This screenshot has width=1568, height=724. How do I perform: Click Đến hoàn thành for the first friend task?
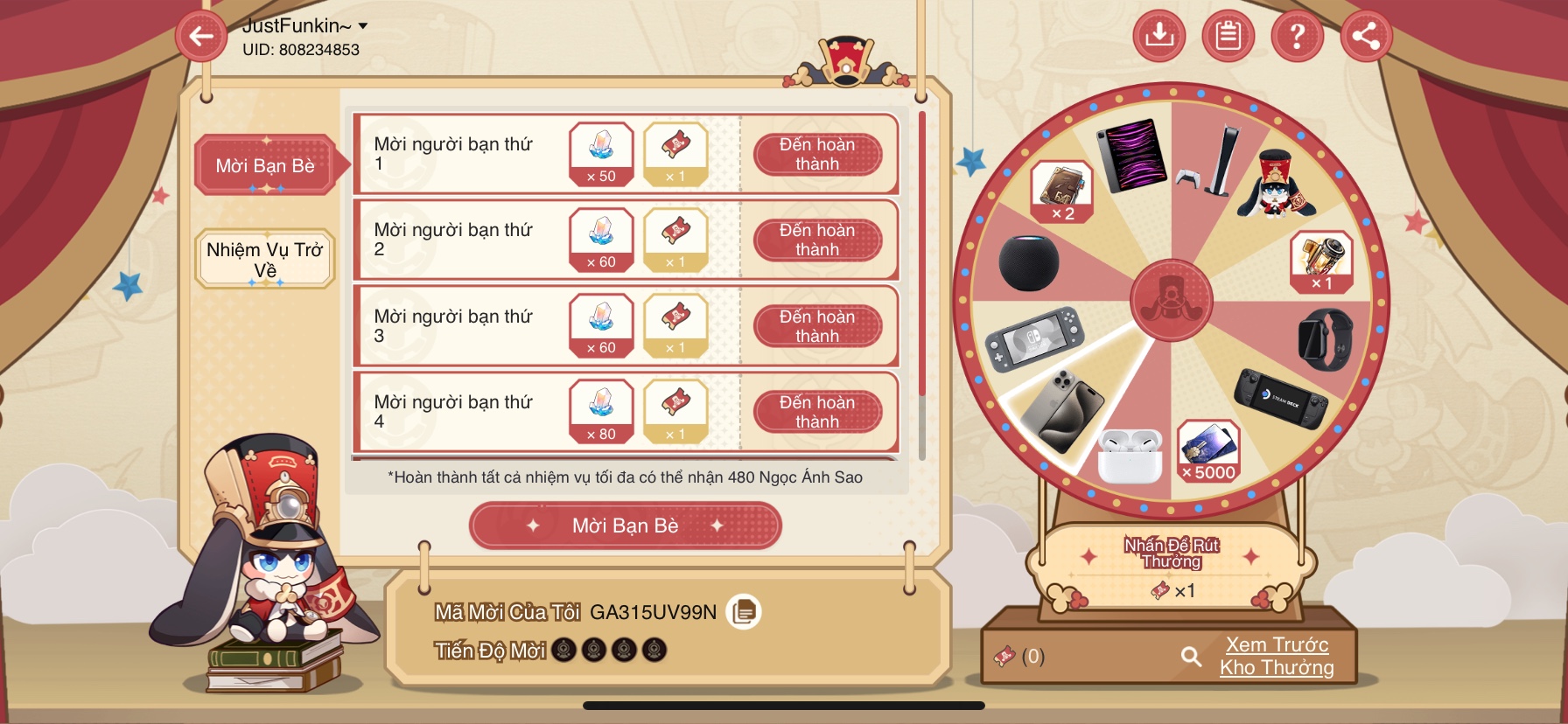819,153
